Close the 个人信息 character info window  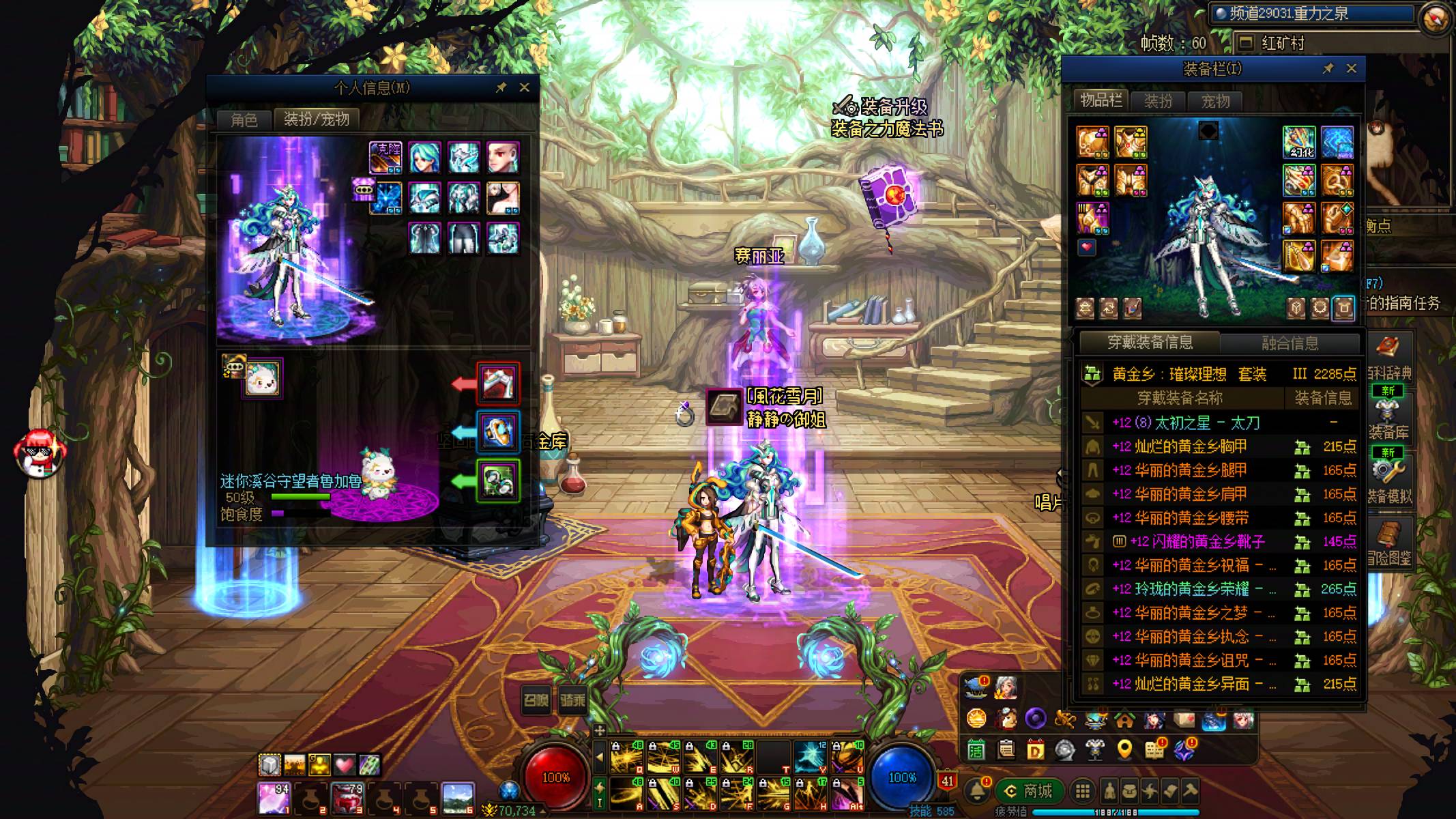coord(524,87)
